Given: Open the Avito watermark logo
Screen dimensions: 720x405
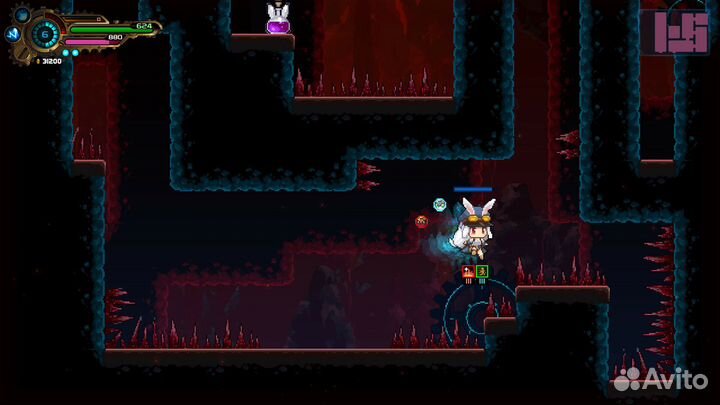Looking at the screenshot, I should (x=661, y=379).
